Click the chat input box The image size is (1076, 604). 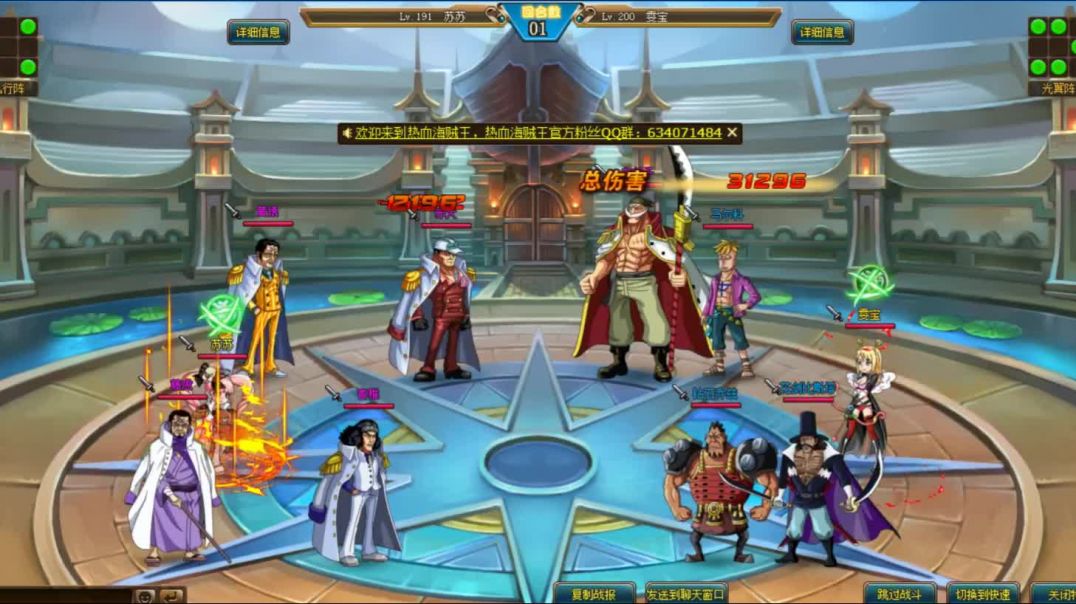65,596
